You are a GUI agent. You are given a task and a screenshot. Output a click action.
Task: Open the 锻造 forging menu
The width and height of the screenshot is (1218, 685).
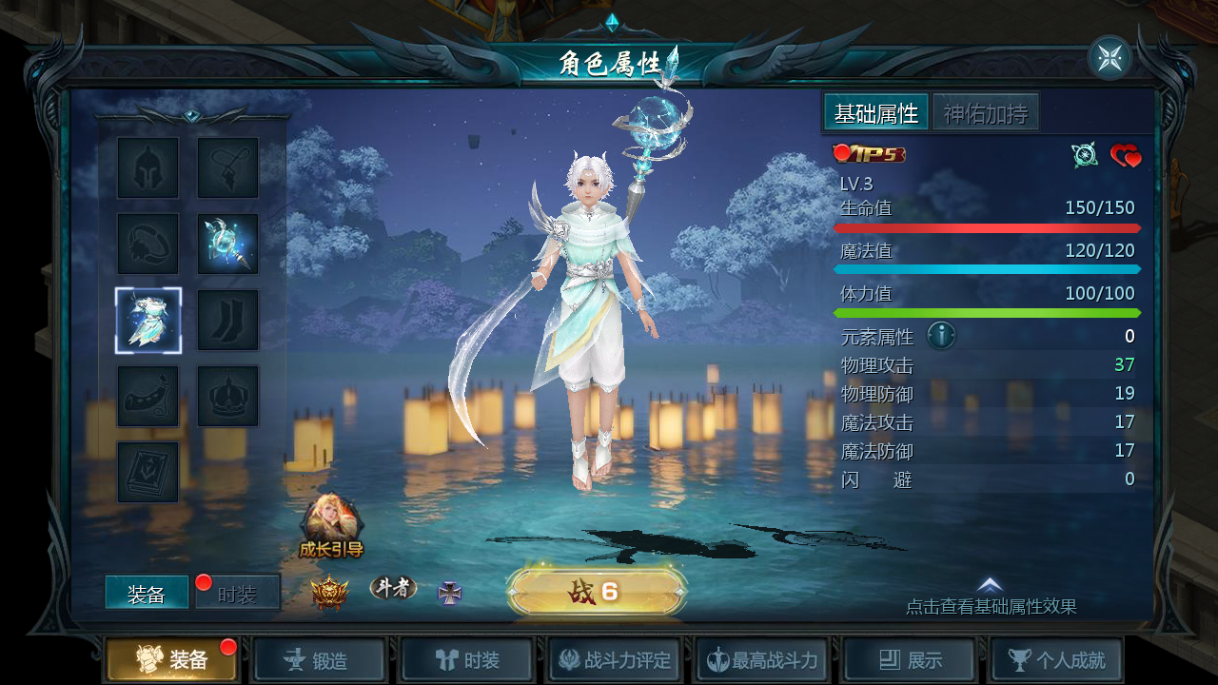pyautogui.click(x=319, y=660)
